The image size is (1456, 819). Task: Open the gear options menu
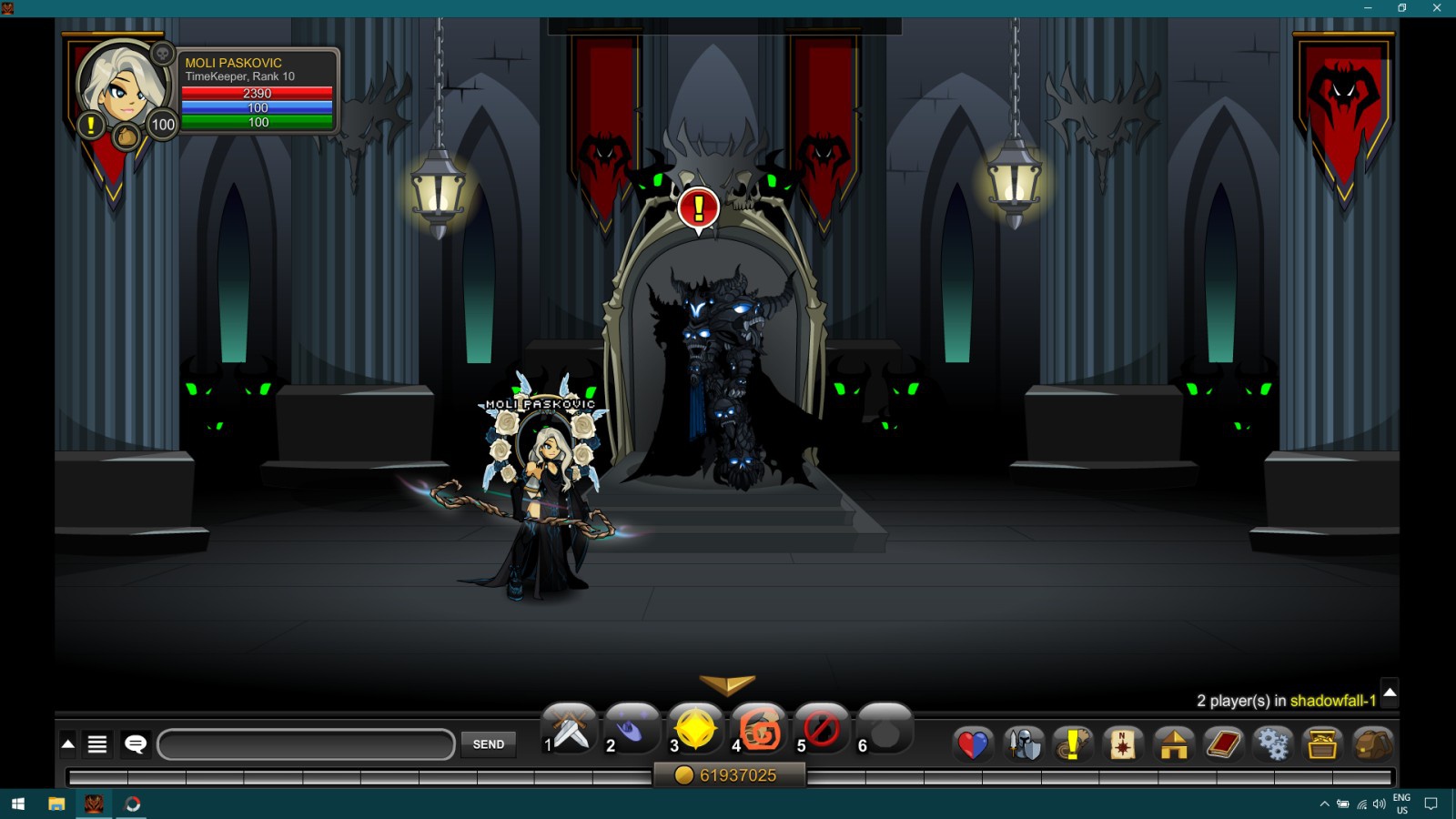click(x=1272, y=744)
